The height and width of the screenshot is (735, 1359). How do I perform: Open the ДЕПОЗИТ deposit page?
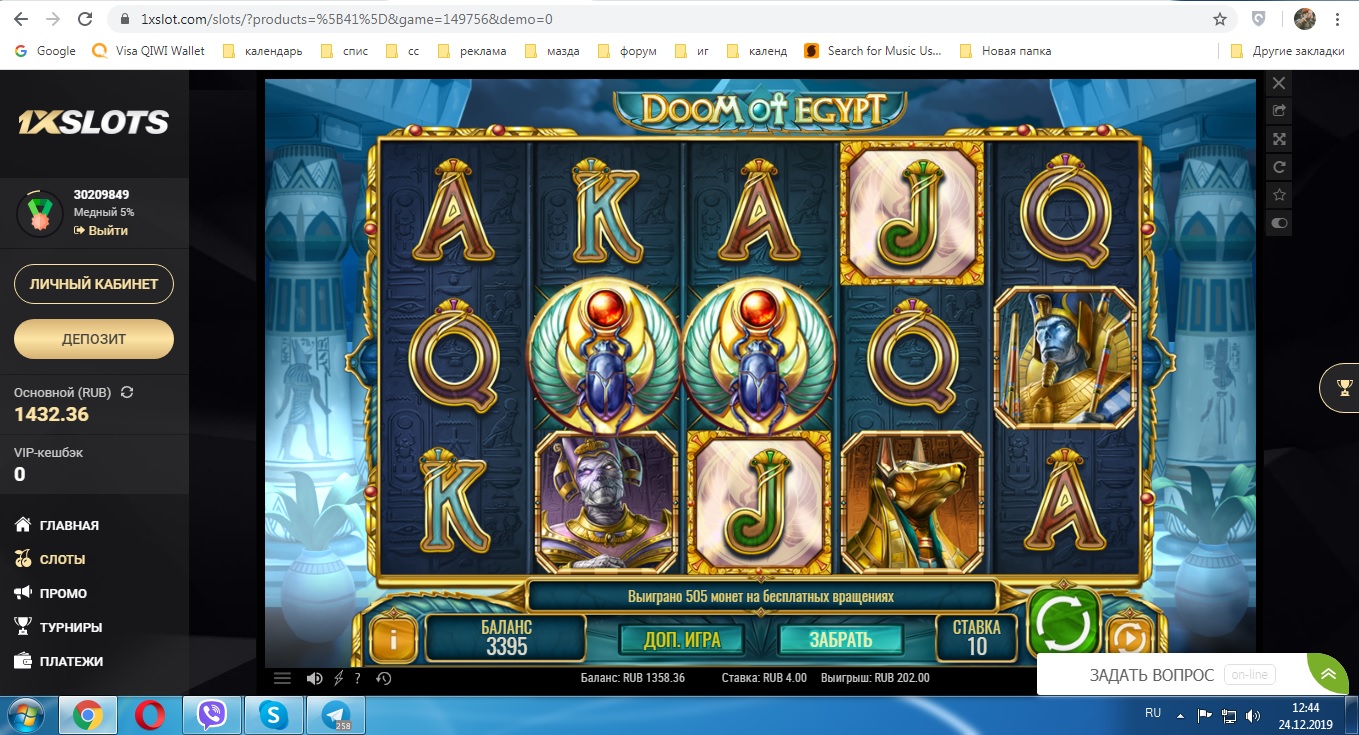click(x=94, y=339)
